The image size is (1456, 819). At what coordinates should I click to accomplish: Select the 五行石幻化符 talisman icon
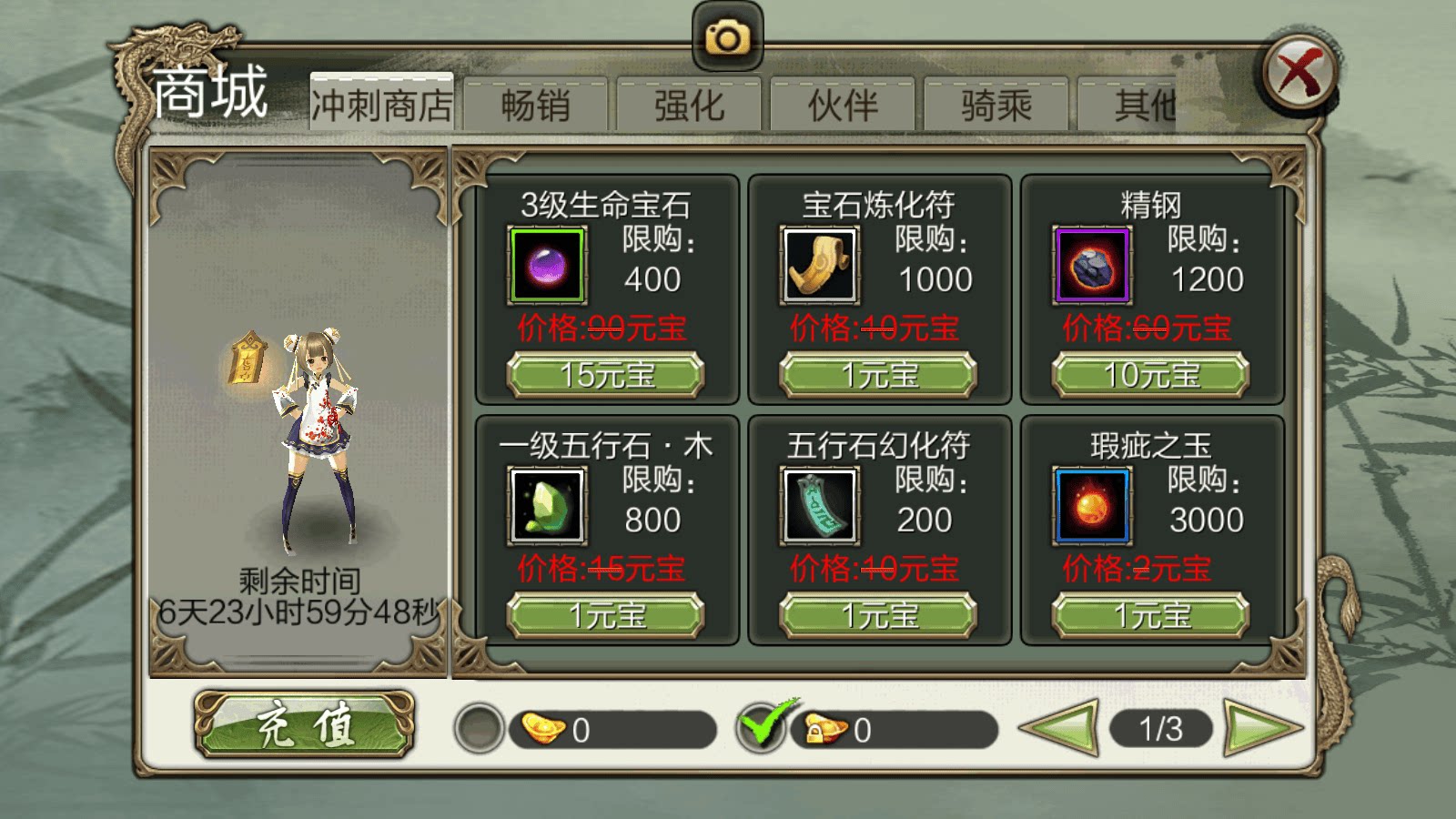pyautogui.click(x=818, y=507)
